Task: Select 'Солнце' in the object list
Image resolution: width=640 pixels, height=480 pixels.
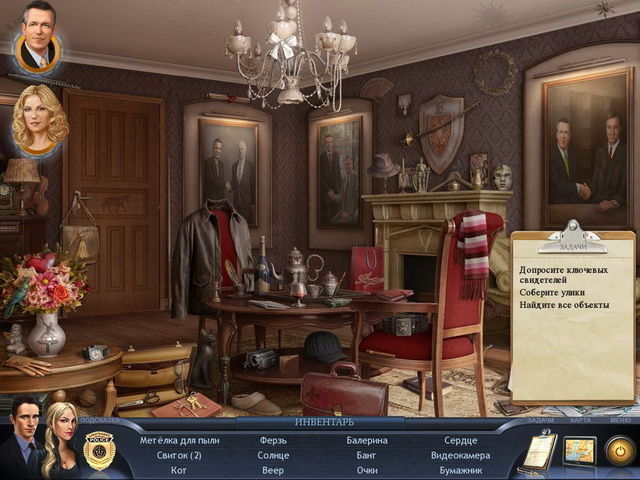Action: pyautogui.click(x=273, y=455)
